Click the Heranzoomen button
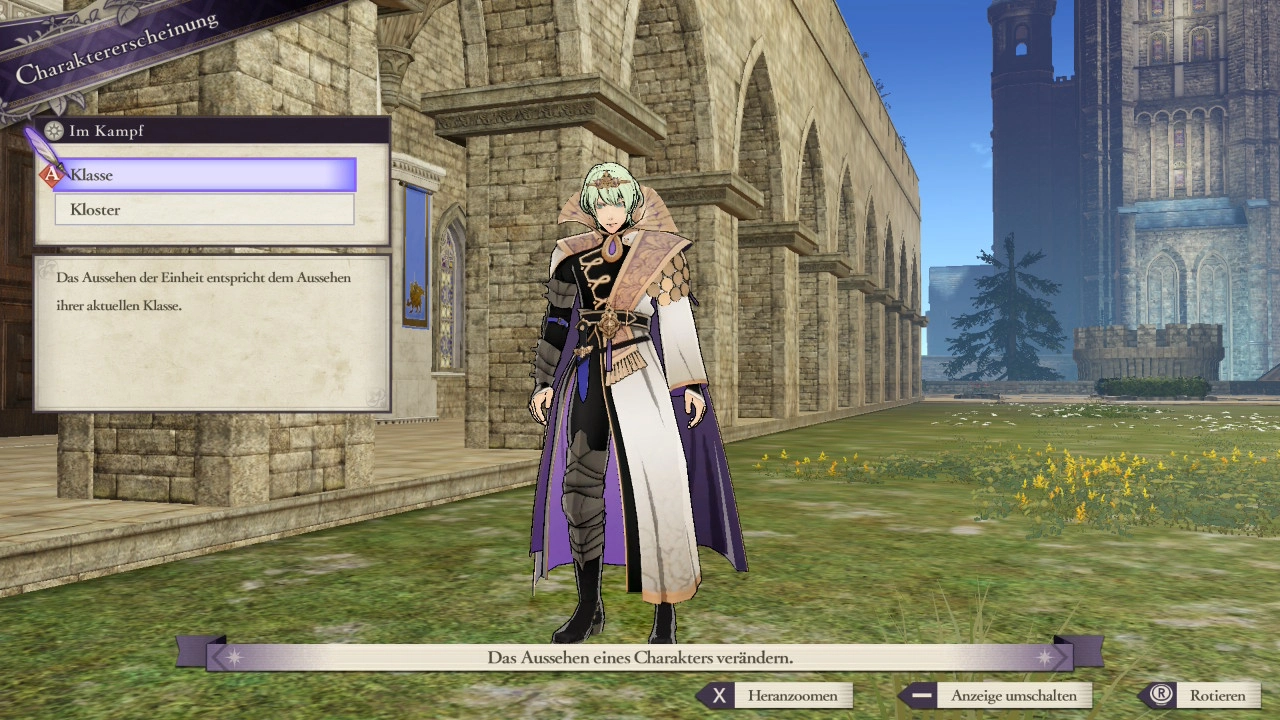 pos(777,696)
